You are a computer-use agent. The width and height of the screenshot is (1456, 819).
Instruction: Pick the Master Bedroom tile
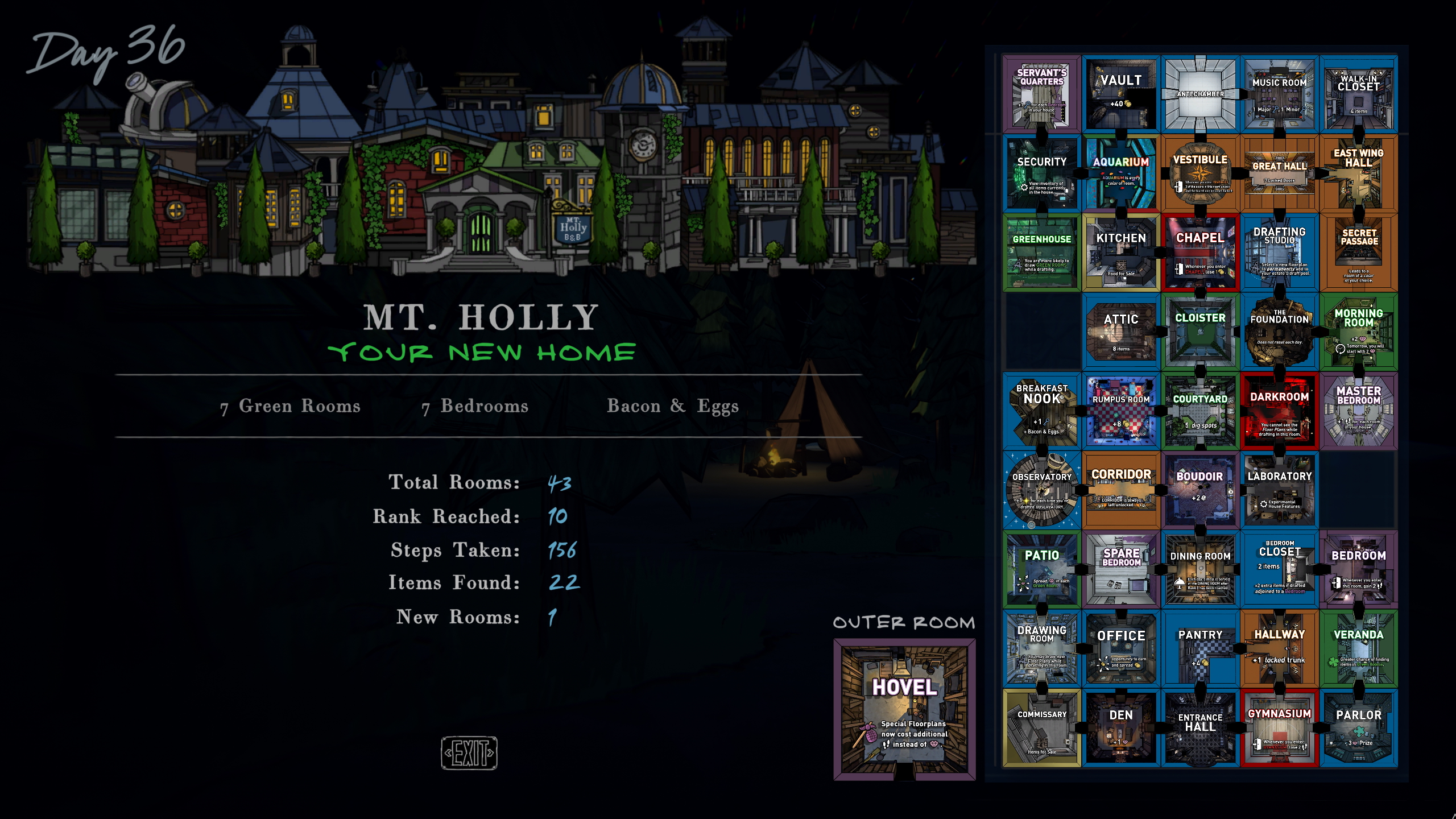tap(1358, 411)
